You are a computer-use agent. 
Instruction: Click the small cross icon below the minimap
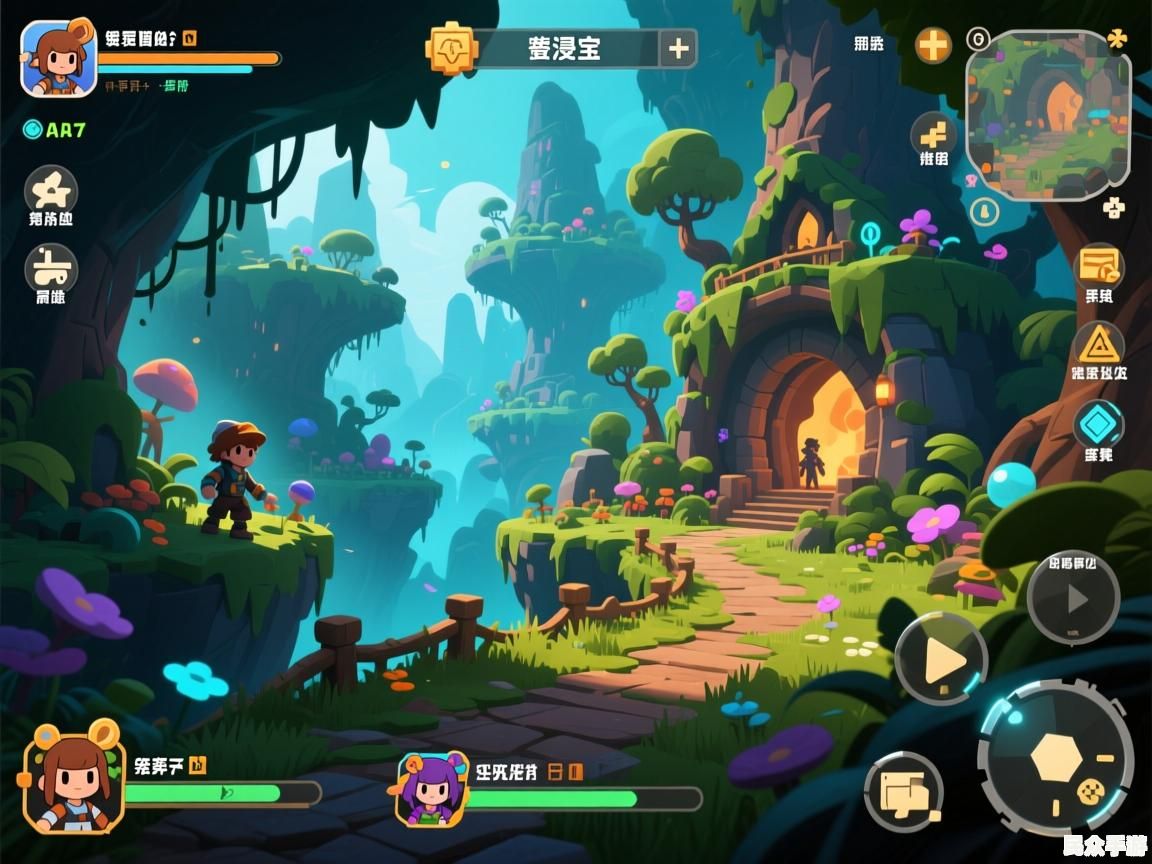(1113, 208)
